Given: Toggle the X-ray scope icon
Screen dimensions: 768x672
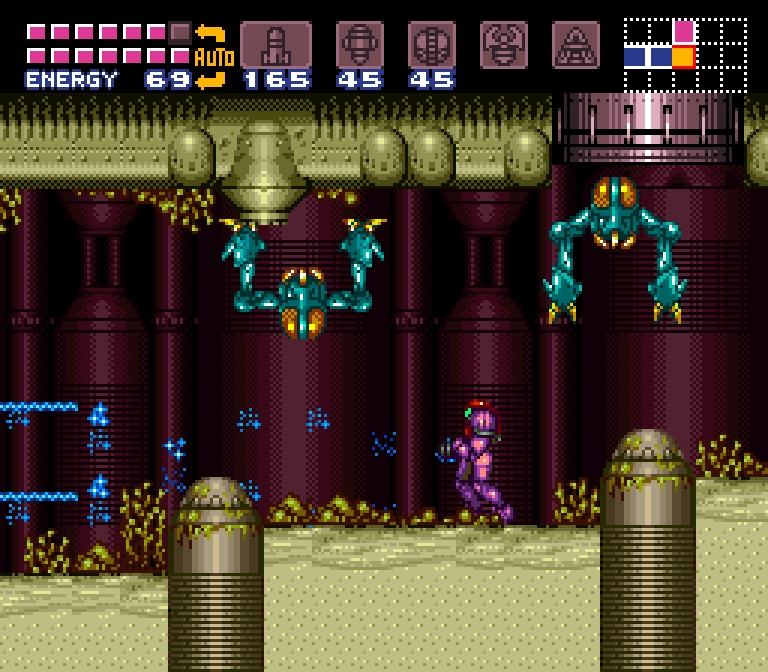Looking at the screenshot, I should [x=576, y=45].
